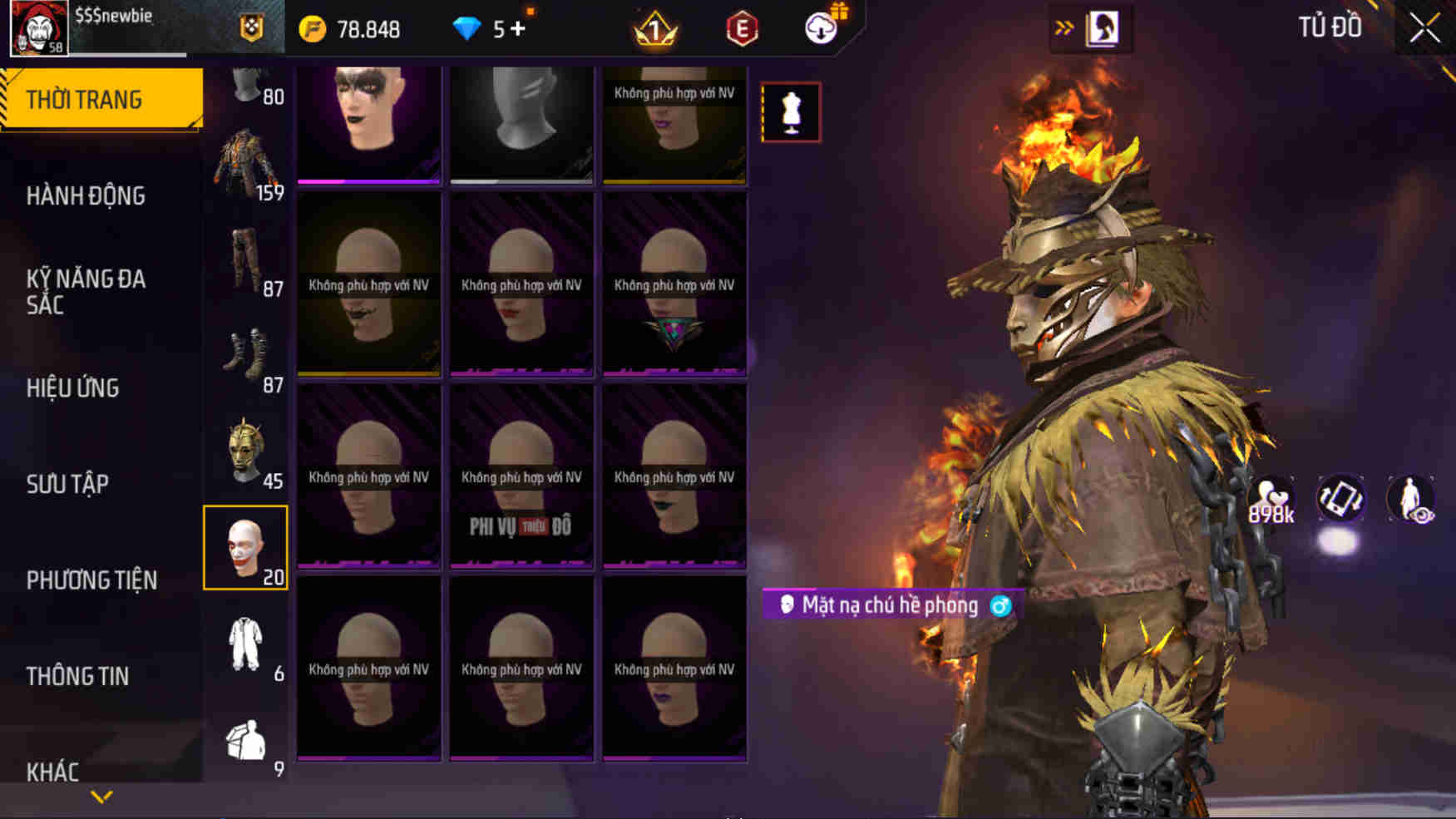
Task: Toggle the gender icon on Mặt nạ chú hề phong
Action: pyautogui.click(x=1001, y=605)
